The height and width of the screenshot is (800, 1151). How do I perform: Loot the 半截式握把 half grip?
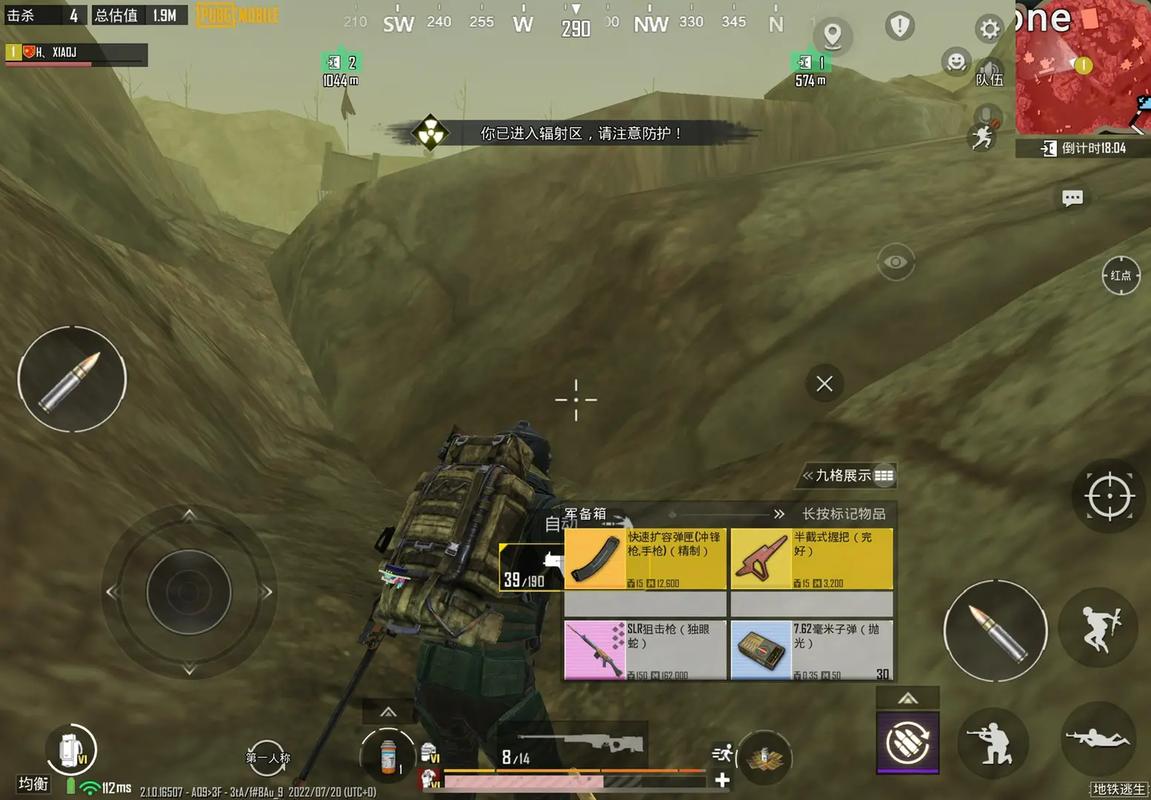[x=811, y=559]
